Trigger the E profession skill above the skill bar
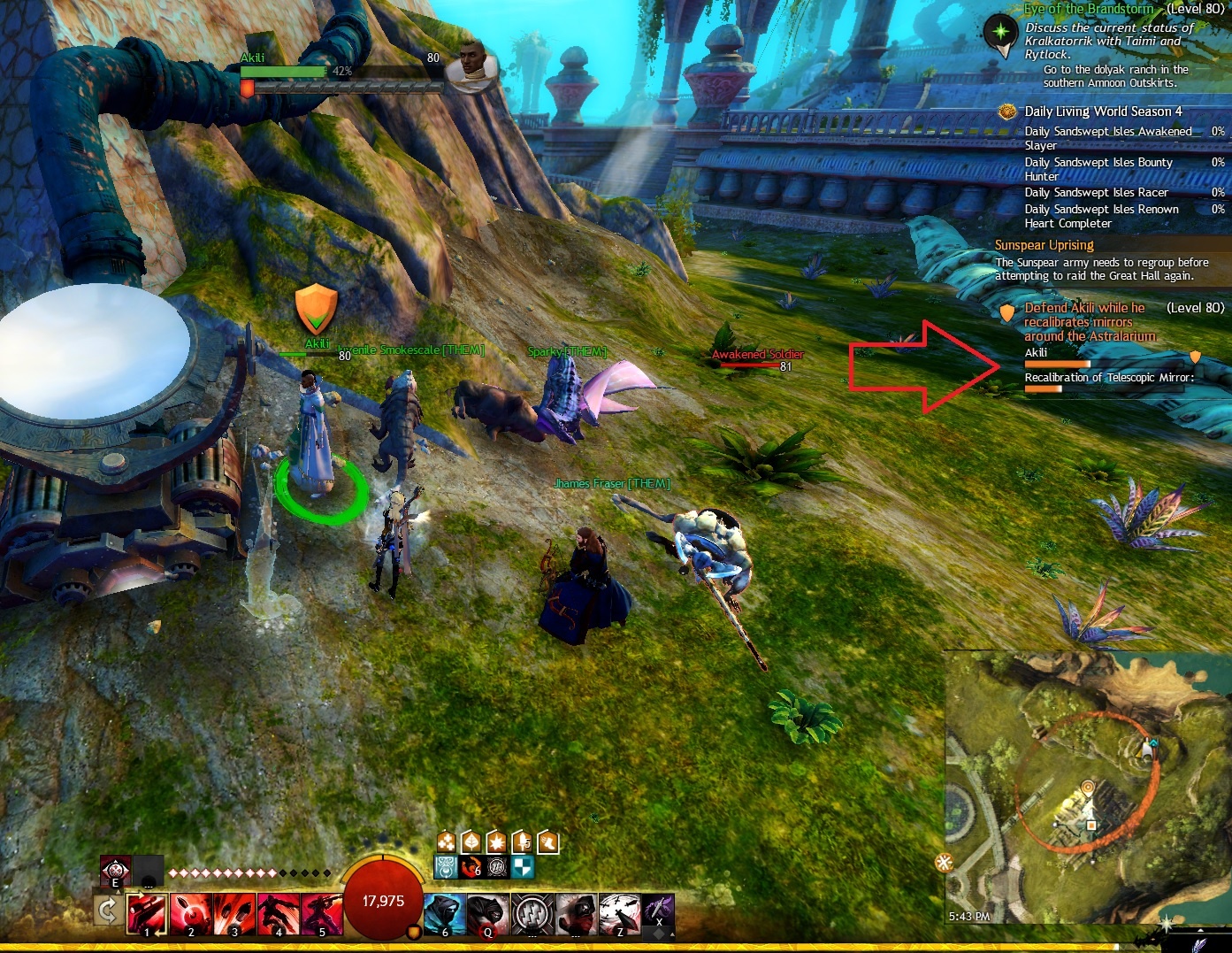 115,871
